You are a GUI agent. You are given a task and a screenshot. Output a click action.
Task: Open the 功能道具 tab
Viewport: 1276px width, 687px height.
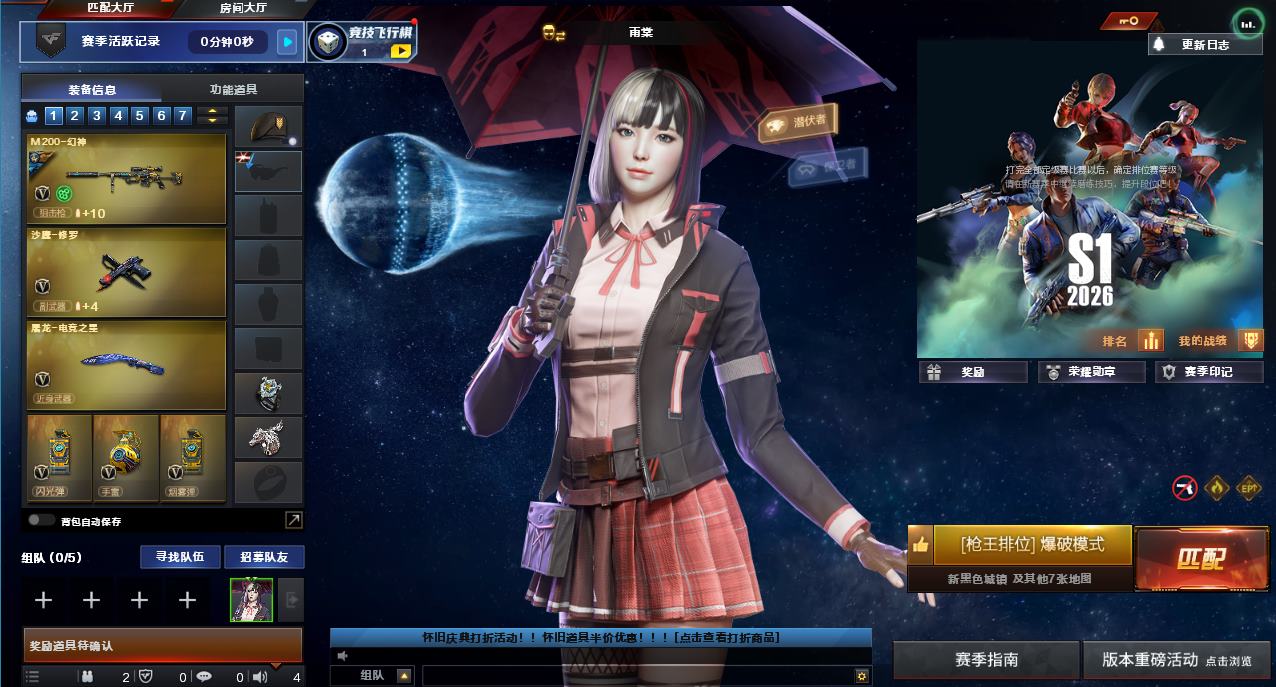pyautogui.click(x=236, y=88)
